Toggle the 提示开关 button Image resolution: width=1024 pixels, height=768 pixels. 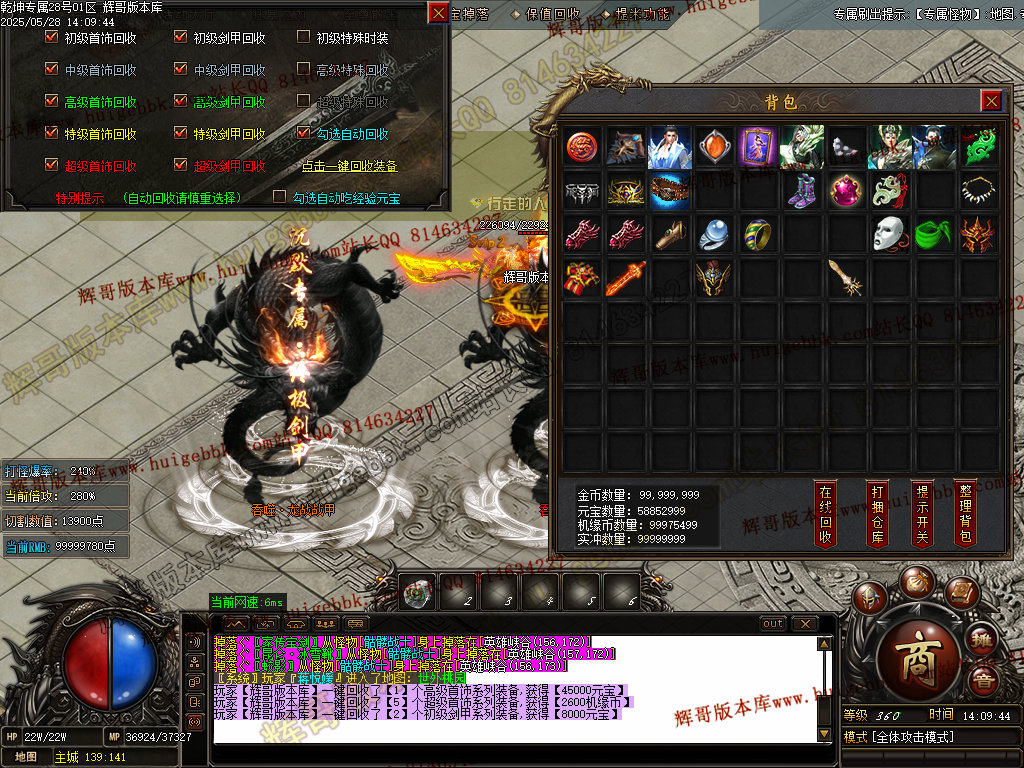click(922, 514)
